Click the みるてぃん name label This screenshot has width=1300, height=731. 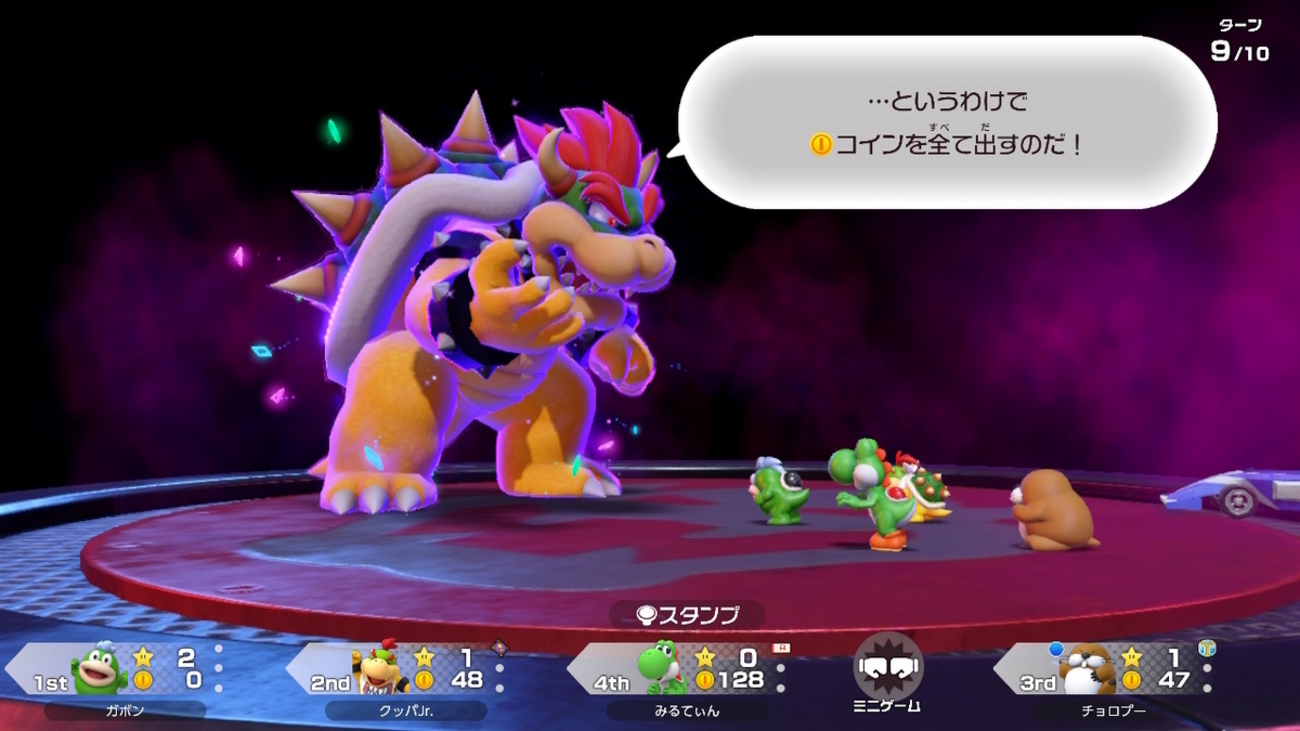point(688,709)
